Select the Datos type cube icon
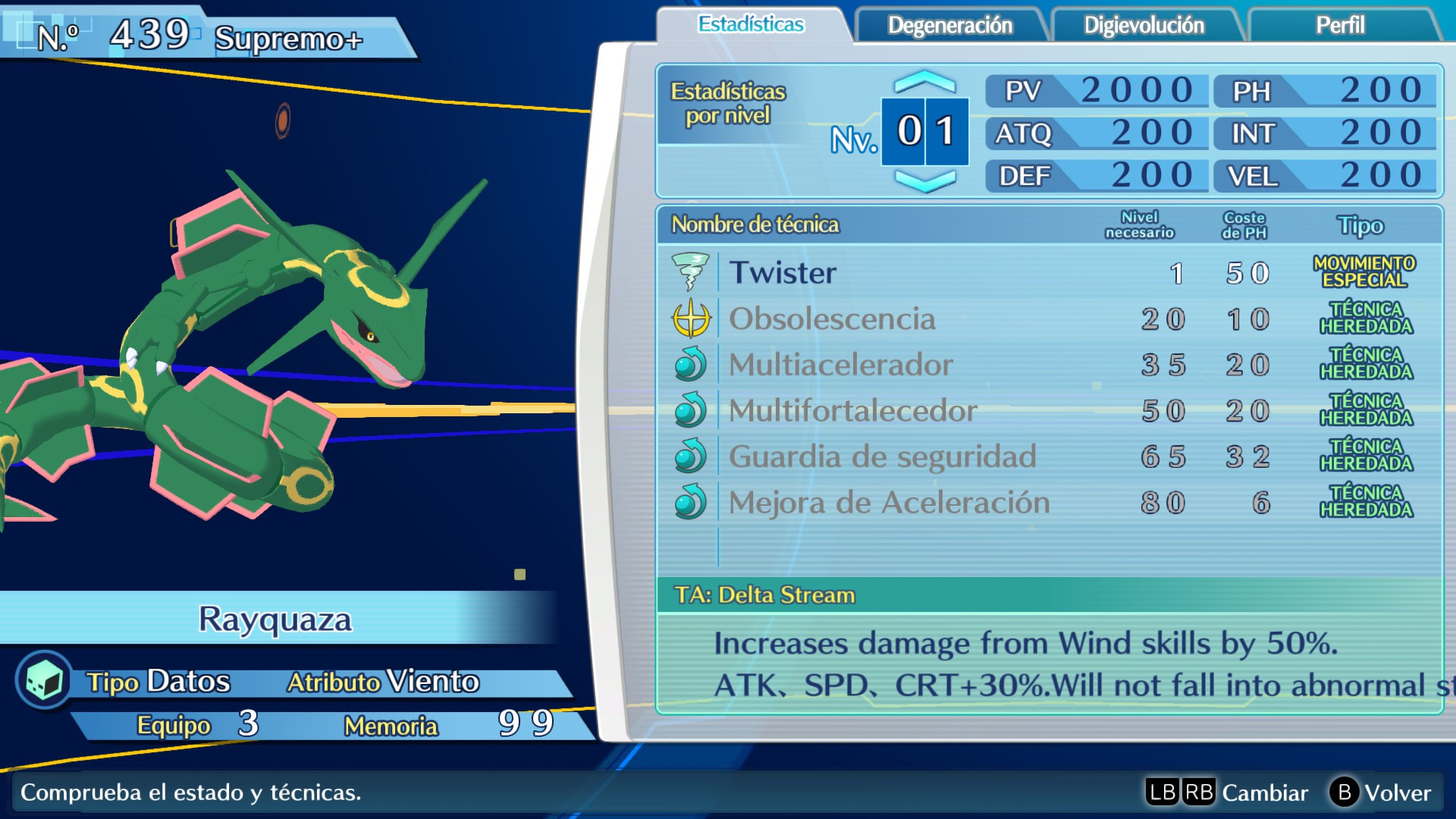1456x819 pixels. pyautogui.click(x=42, y=681)
